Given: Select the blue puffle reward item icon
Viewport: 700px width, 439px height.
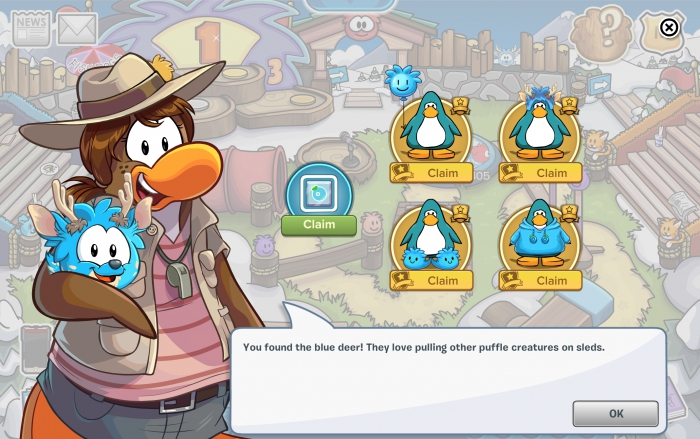Looking at the screenshot, I should point(319,191).
